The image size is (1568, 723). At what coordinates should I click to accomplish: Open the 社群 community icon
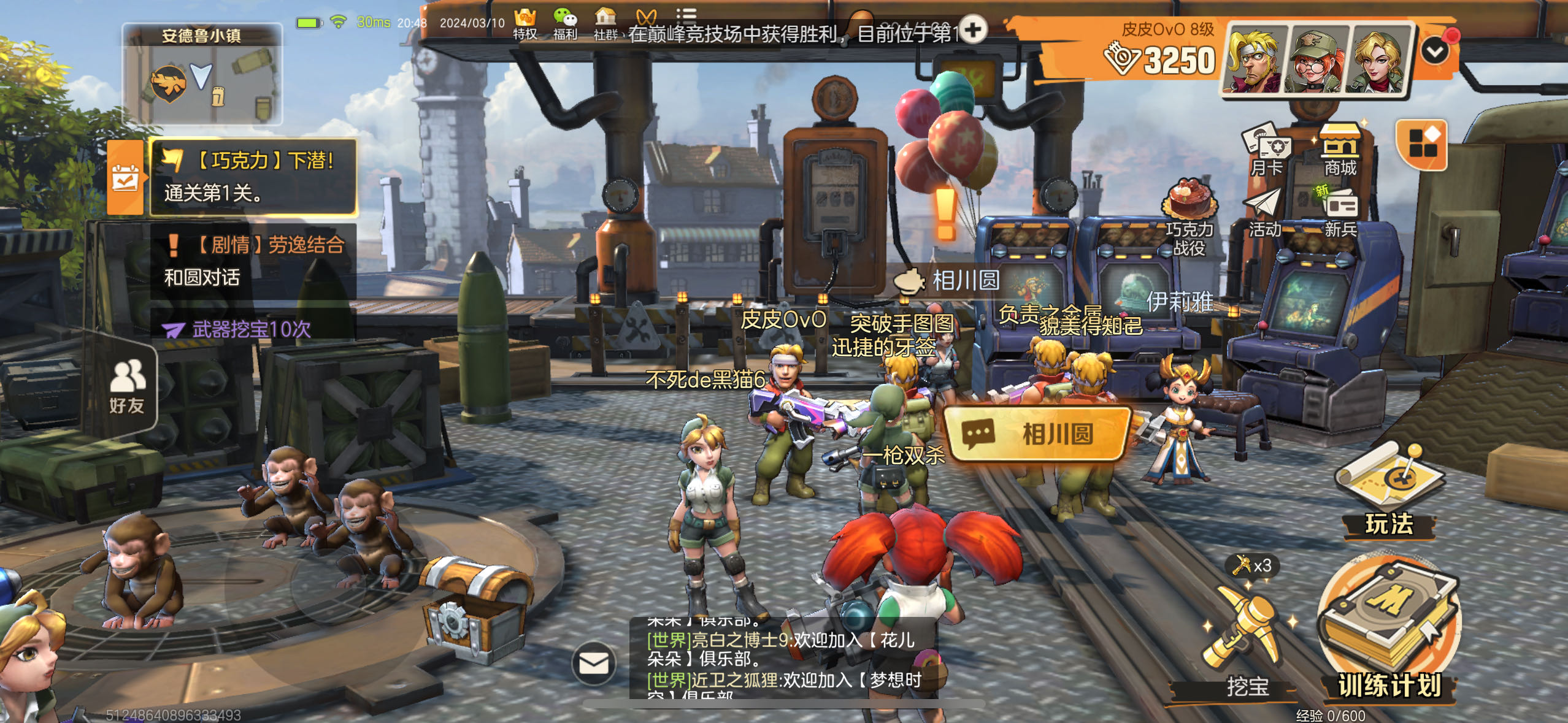pyautogui.click(x=605, y=23)
